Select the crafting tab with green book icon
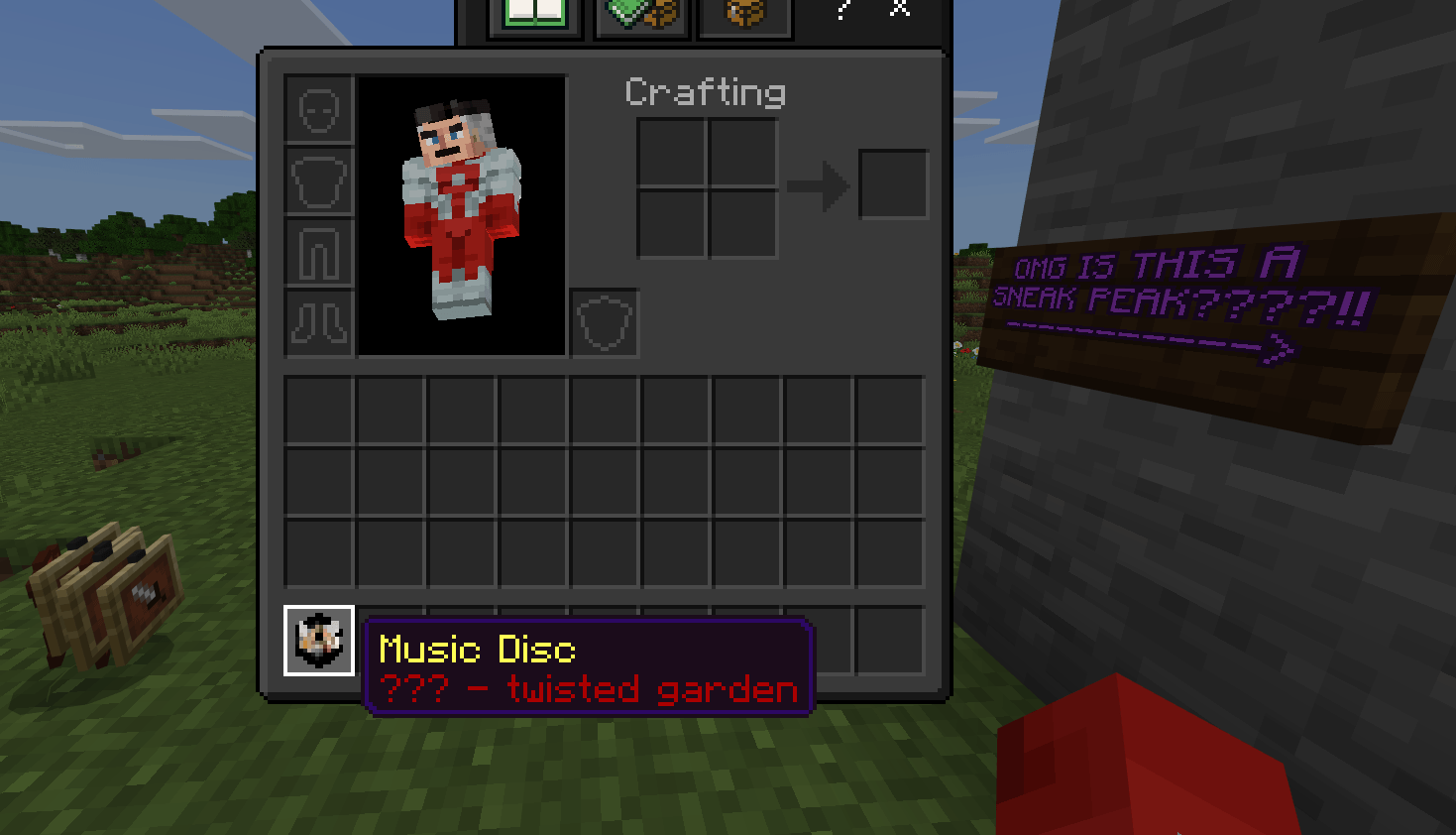The image size is (1456, 835). pyautogui.click(x=535, y=12)
